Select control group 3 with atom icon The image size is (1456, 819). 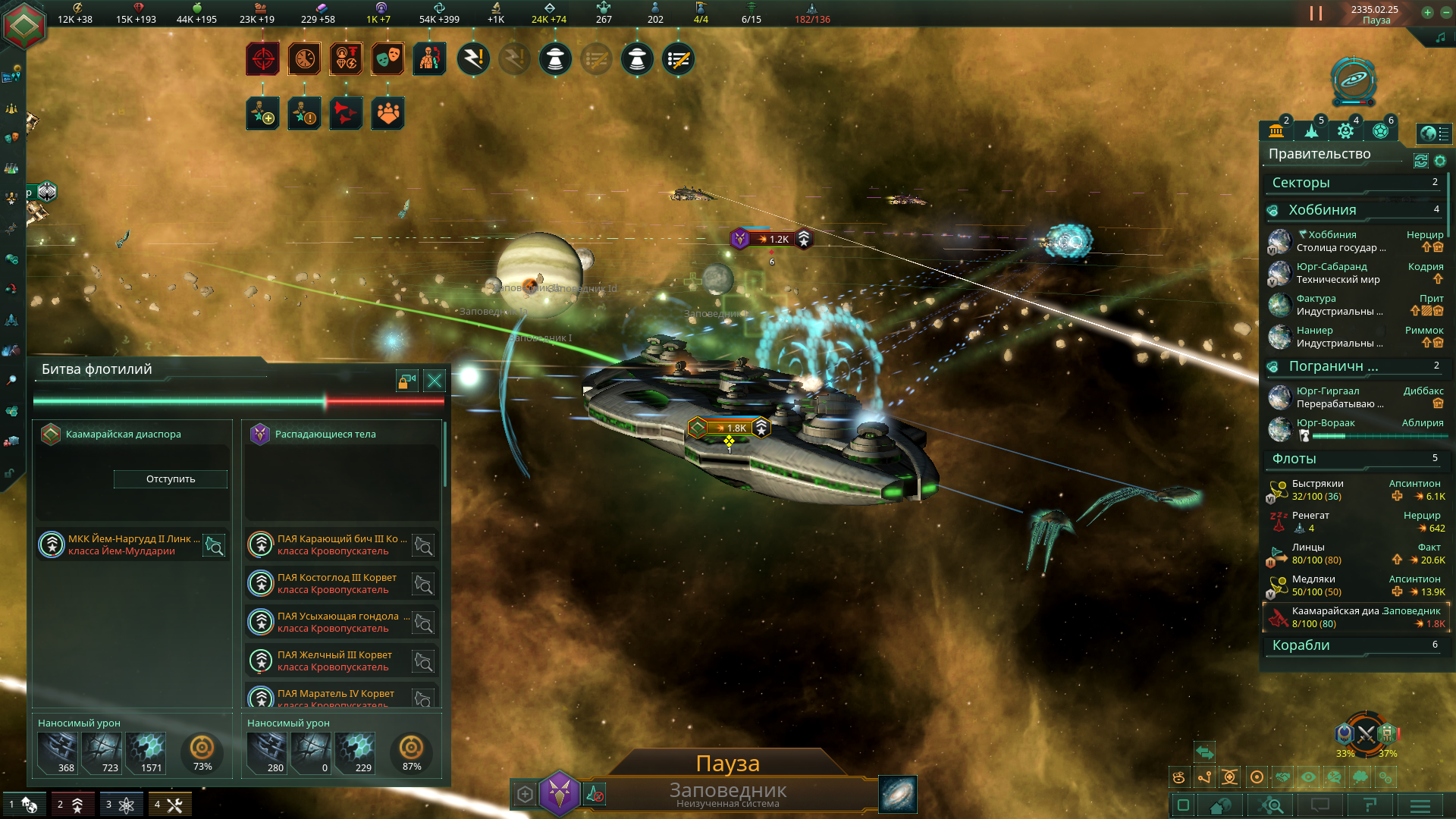click(x=120, y=805)
